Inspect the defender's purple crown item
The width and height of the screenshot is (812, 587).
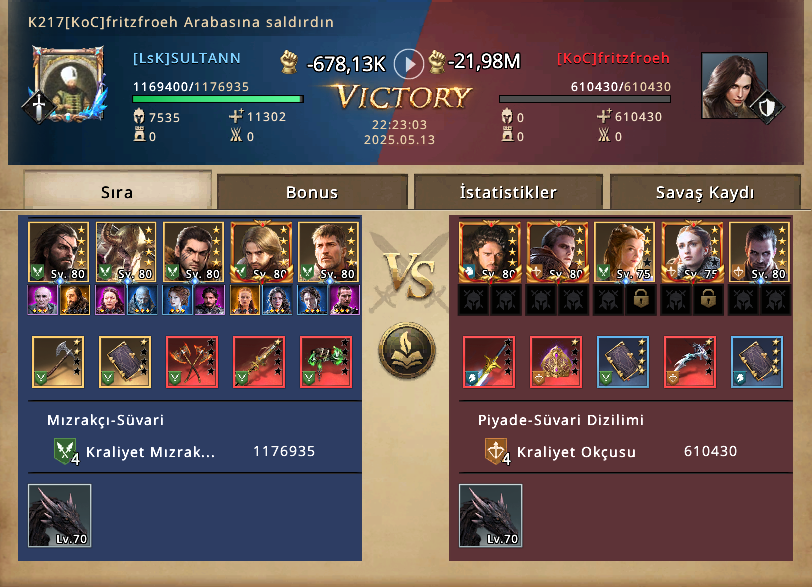pyautogui.click(x=556, y=362)
